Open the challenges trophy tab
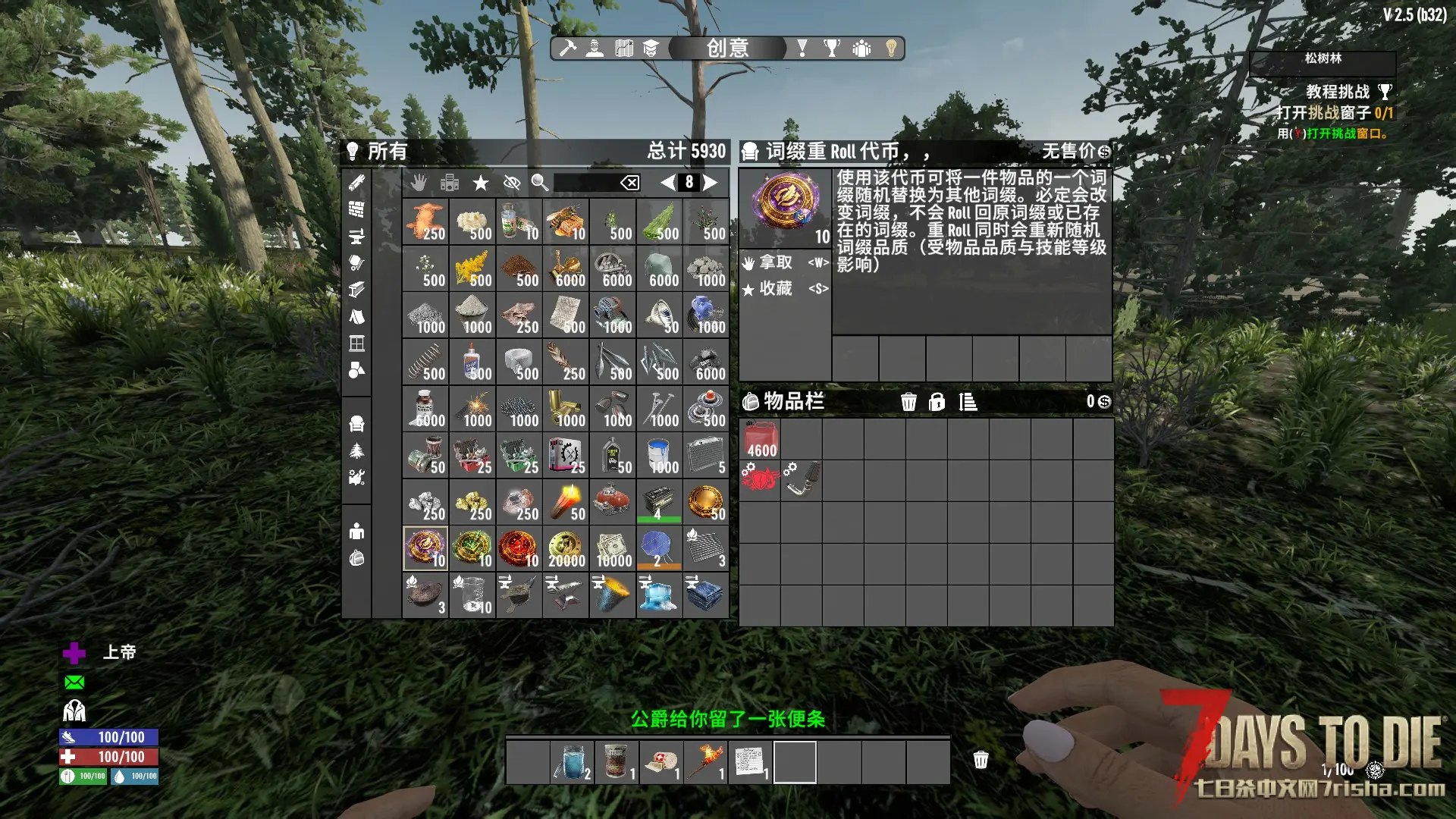Screen dimensions: 1456x819 pos(832,49)
